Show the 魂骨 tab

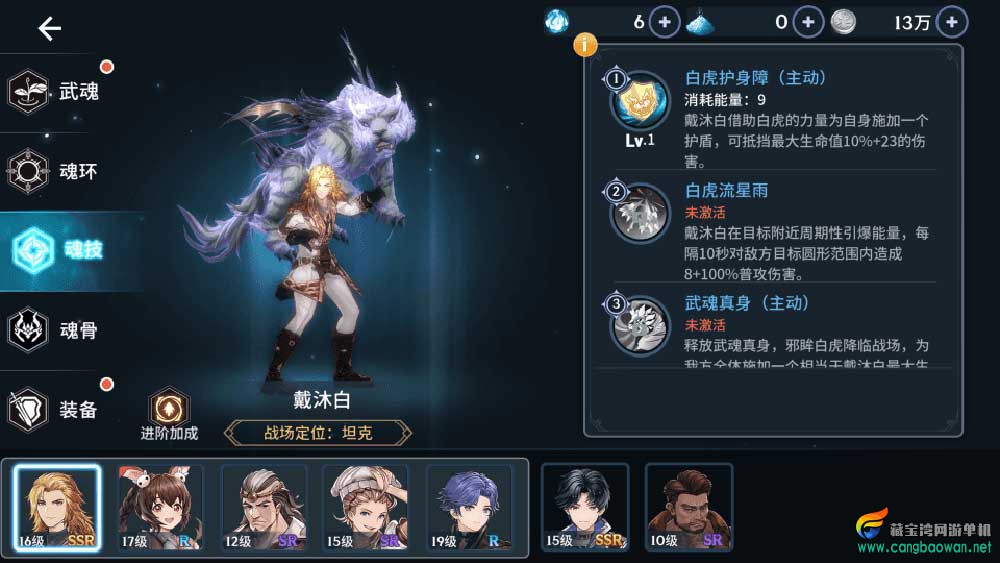58,329
